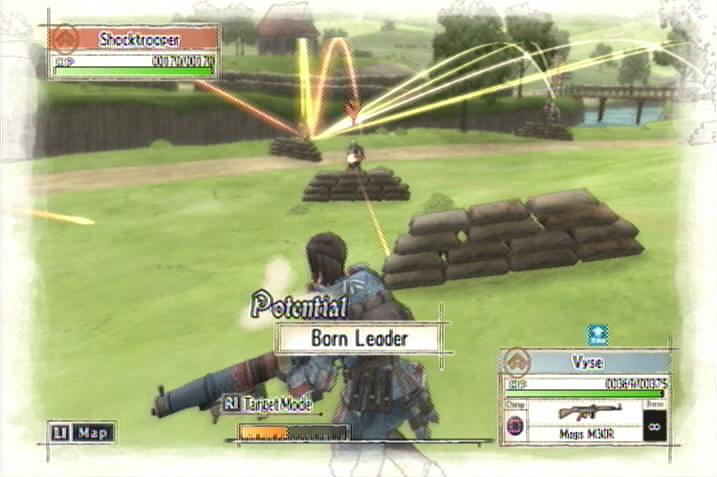The image size is (717, 477).
Task: Click Vyse's class emblem icon
Action: pos(516,362)
